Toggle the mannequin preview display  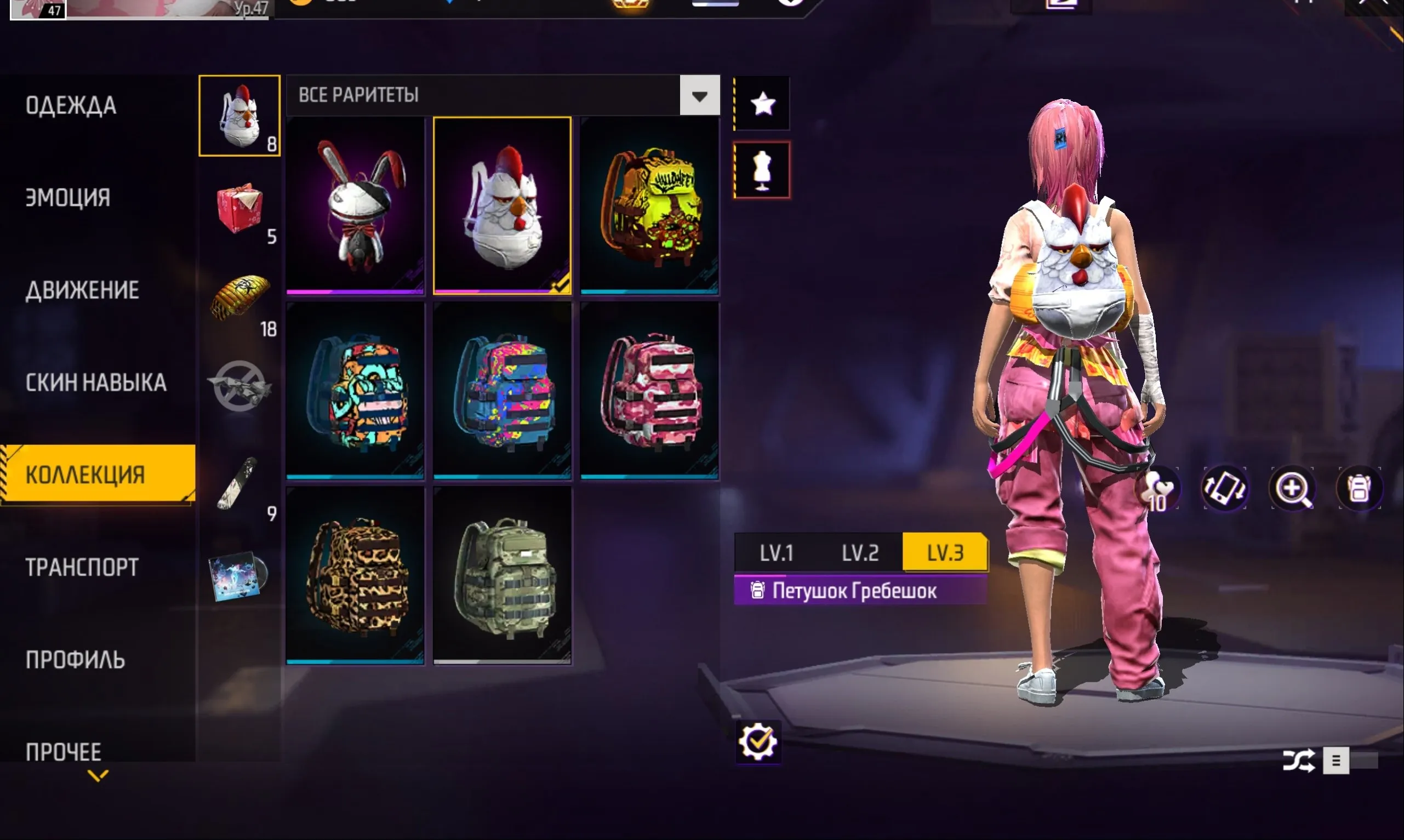[762, 169]
